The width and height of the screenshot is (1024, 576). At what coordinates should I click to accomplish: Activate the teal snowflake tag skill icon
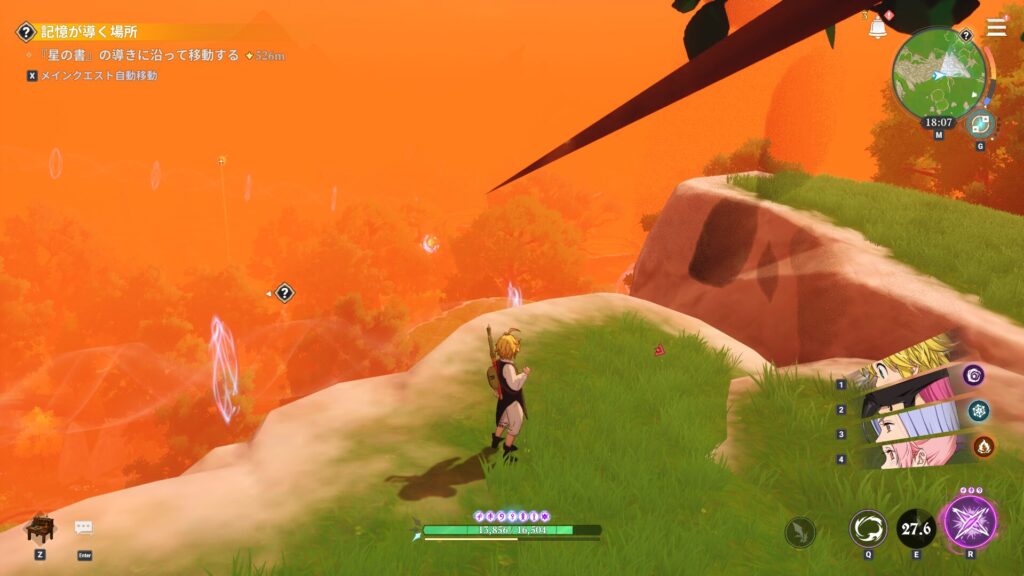pyautogui.click(x=979, y=410)
